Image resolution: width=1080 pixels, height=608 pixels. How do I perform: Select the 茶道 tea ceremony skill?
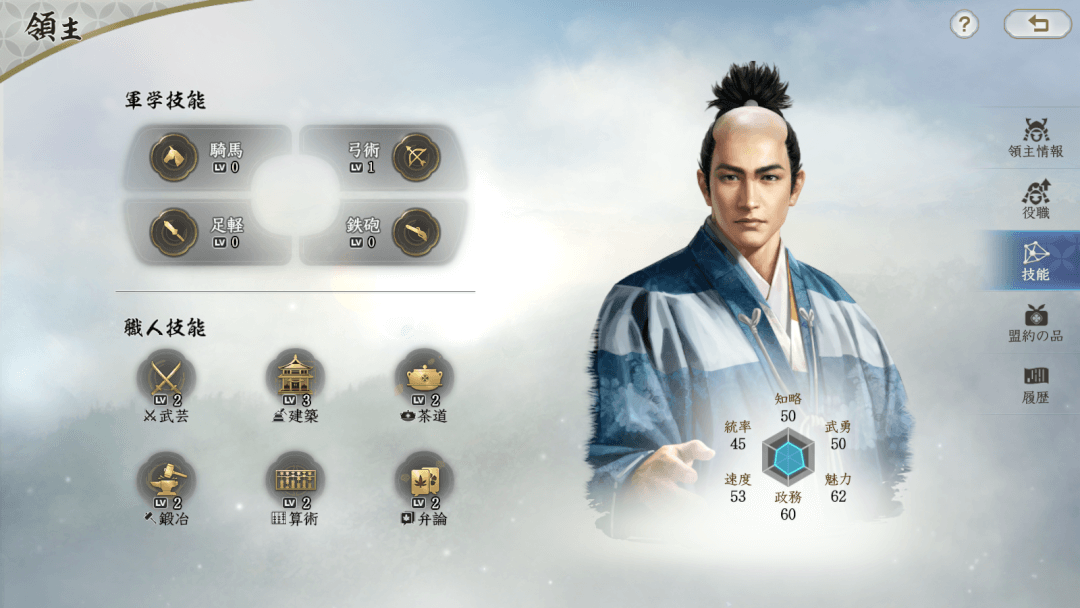[x=424, y=380]
